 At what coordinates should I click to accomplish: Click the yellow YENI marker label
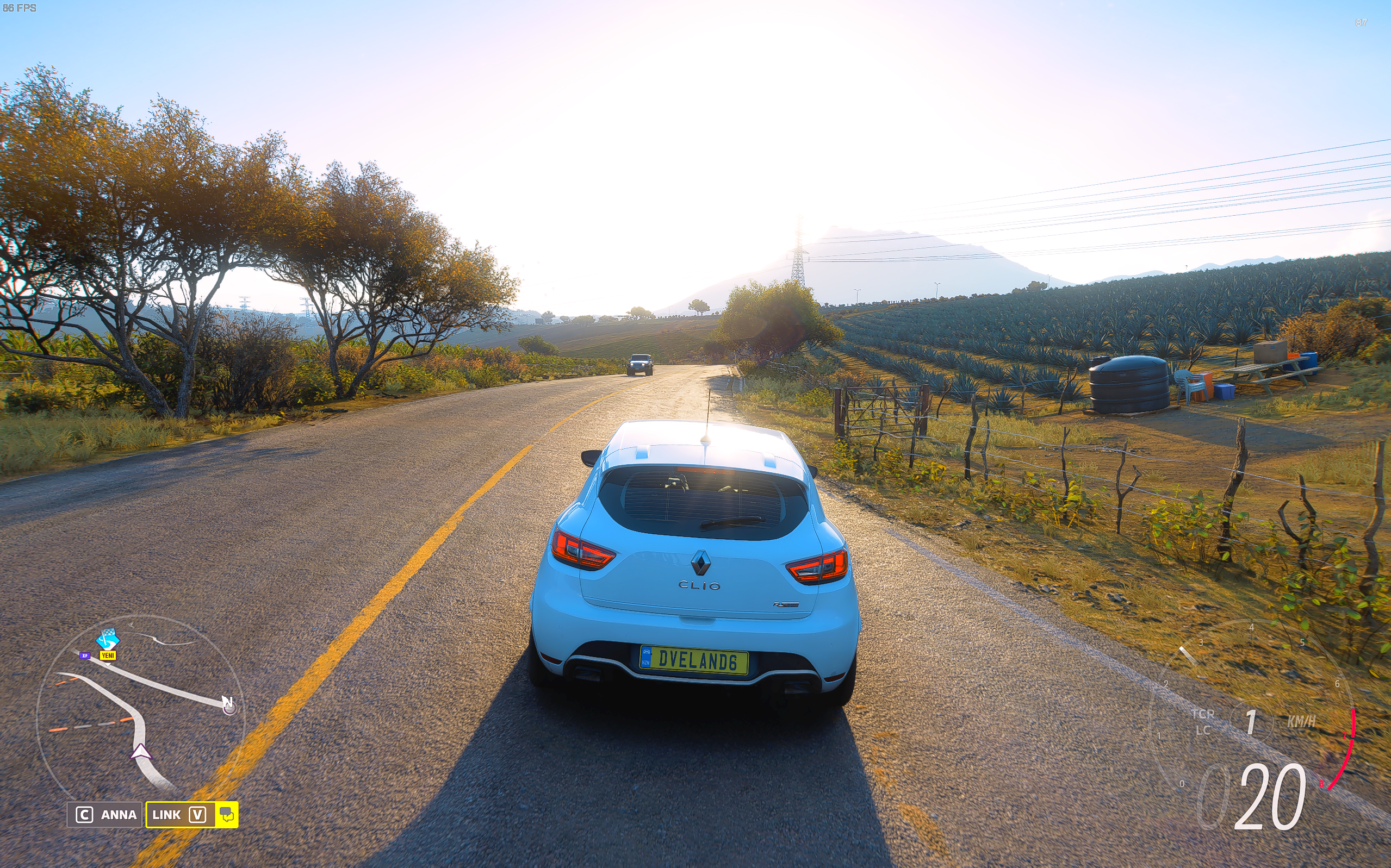(x=108, y=655)
